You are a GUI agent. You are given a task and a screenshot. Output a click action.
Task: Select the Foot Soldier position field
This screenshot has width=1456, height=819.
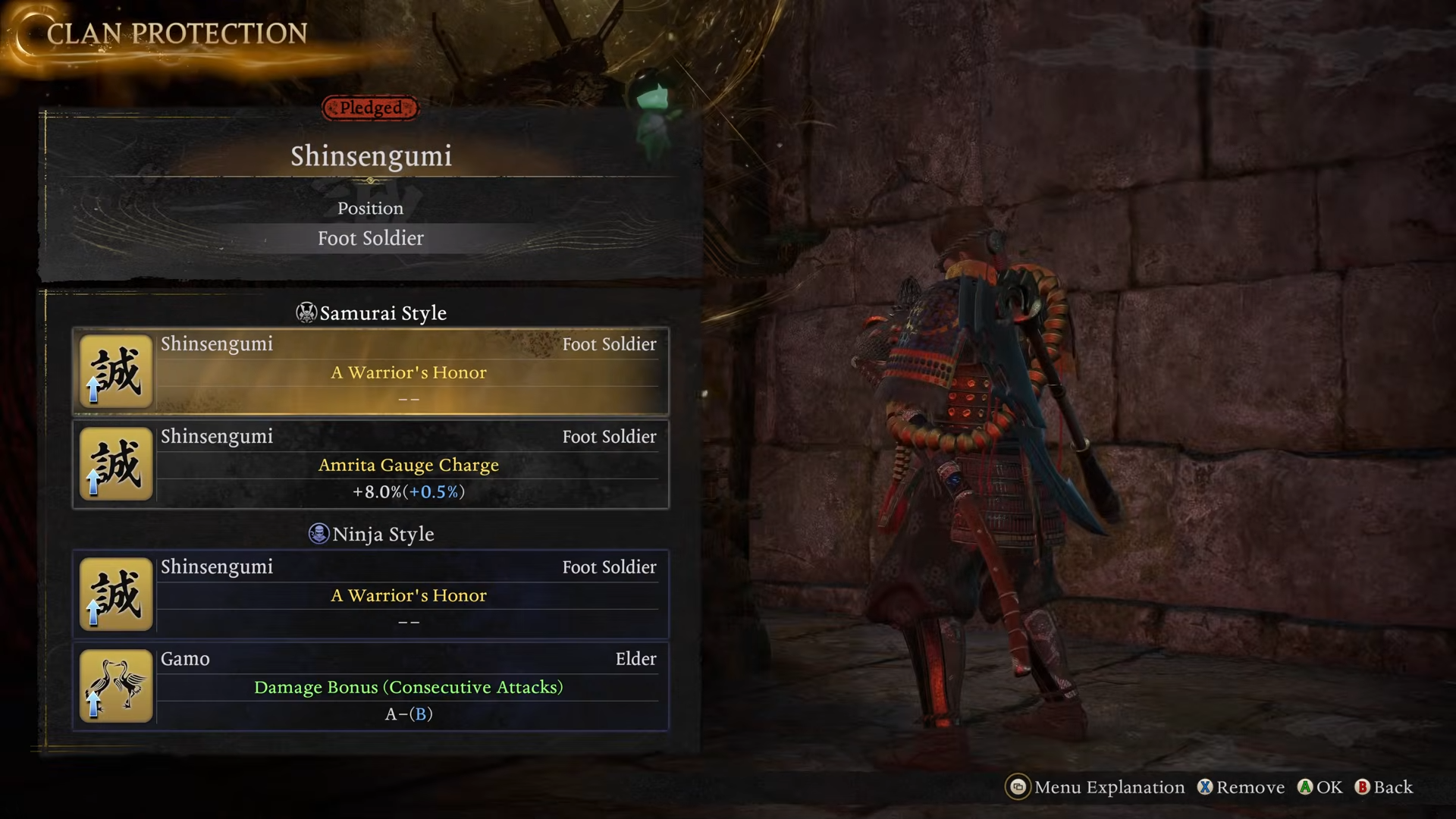pyautogui.click(x=371, y=238)
